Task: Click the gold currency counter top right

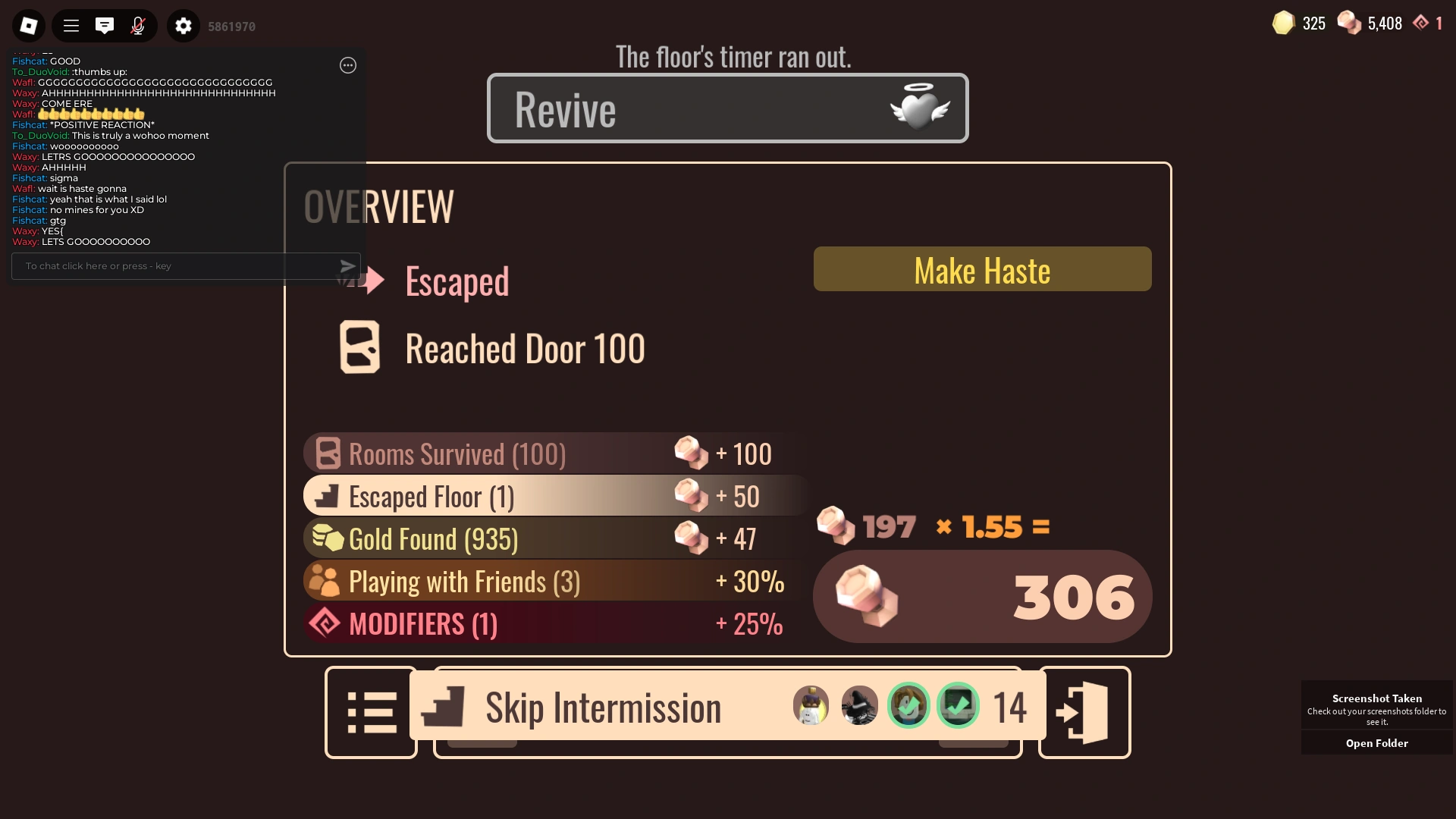Action: pos(1299,23)
